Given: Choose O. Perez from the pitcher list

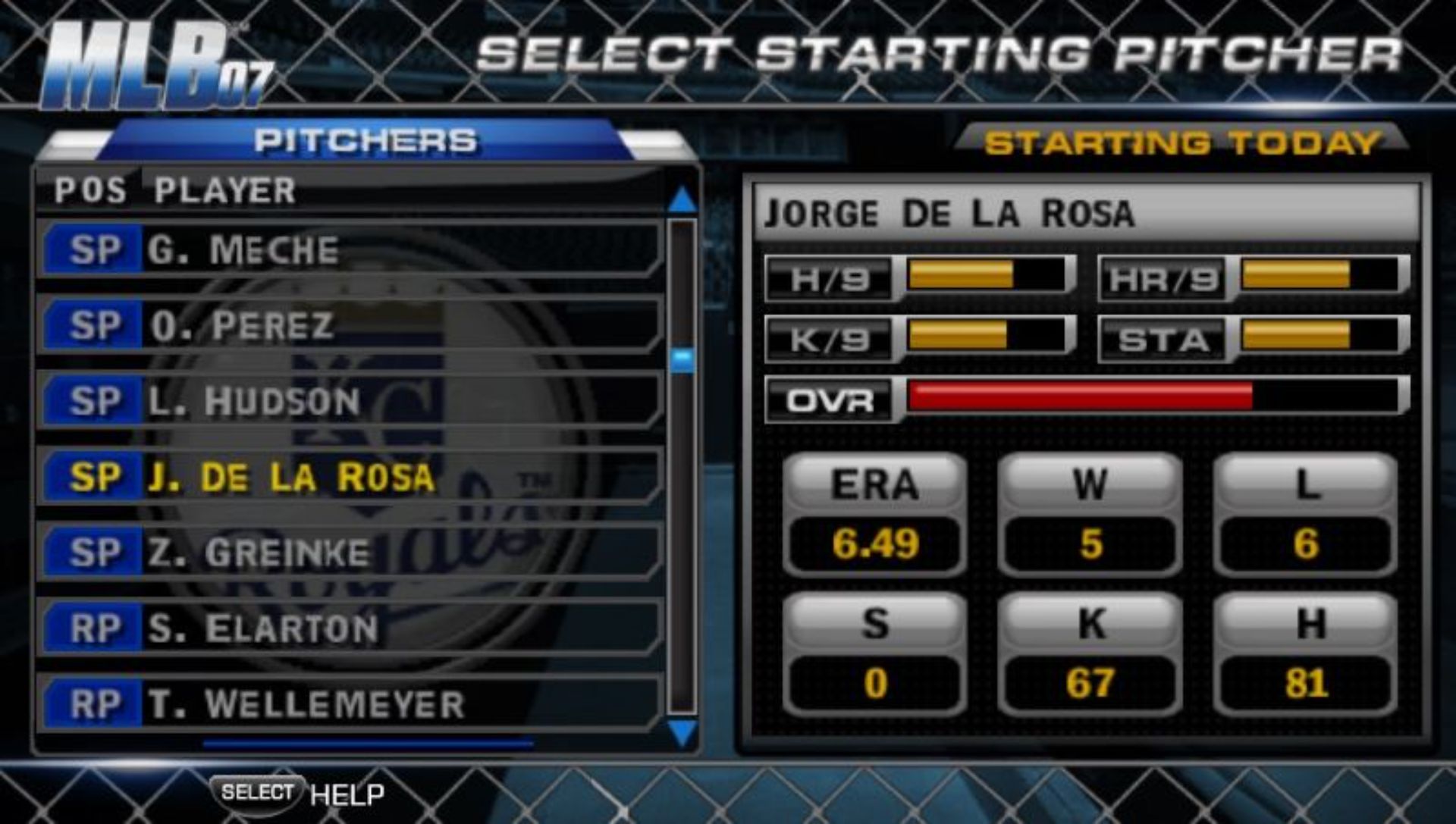Looking at the screenshot, I should (349, 326).
